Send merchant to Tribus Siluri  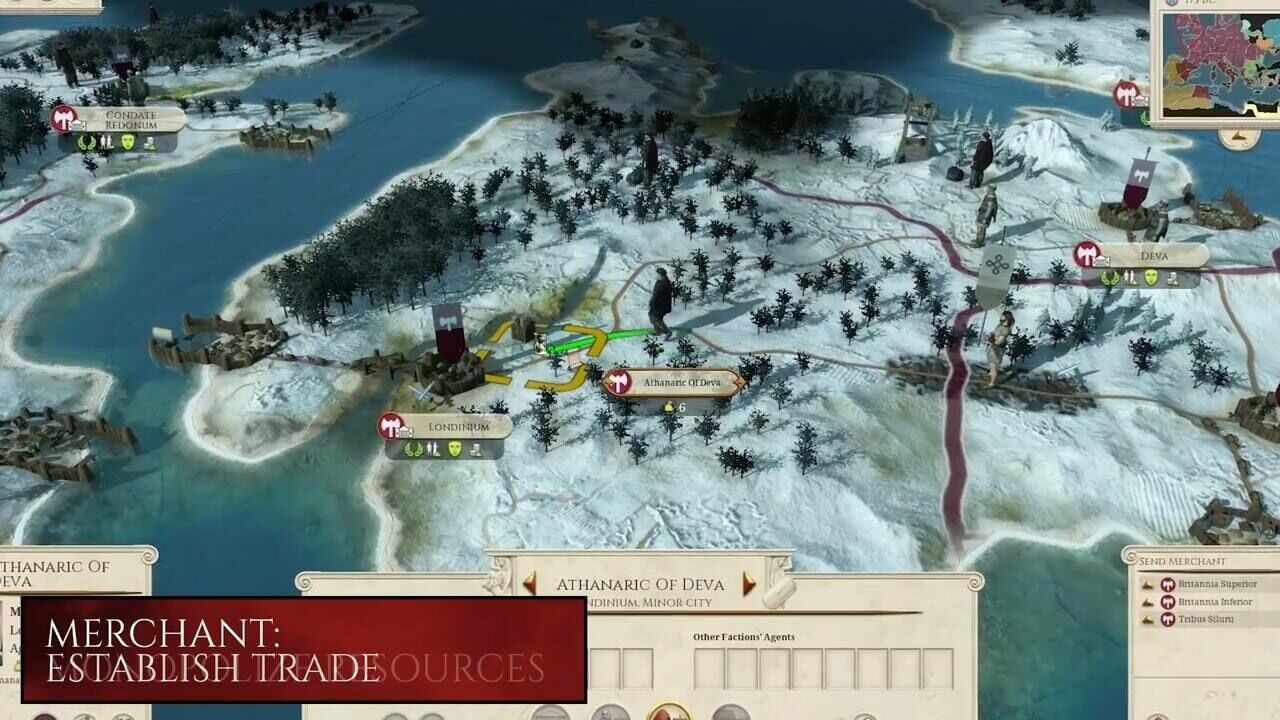[x=1204, y=619]
